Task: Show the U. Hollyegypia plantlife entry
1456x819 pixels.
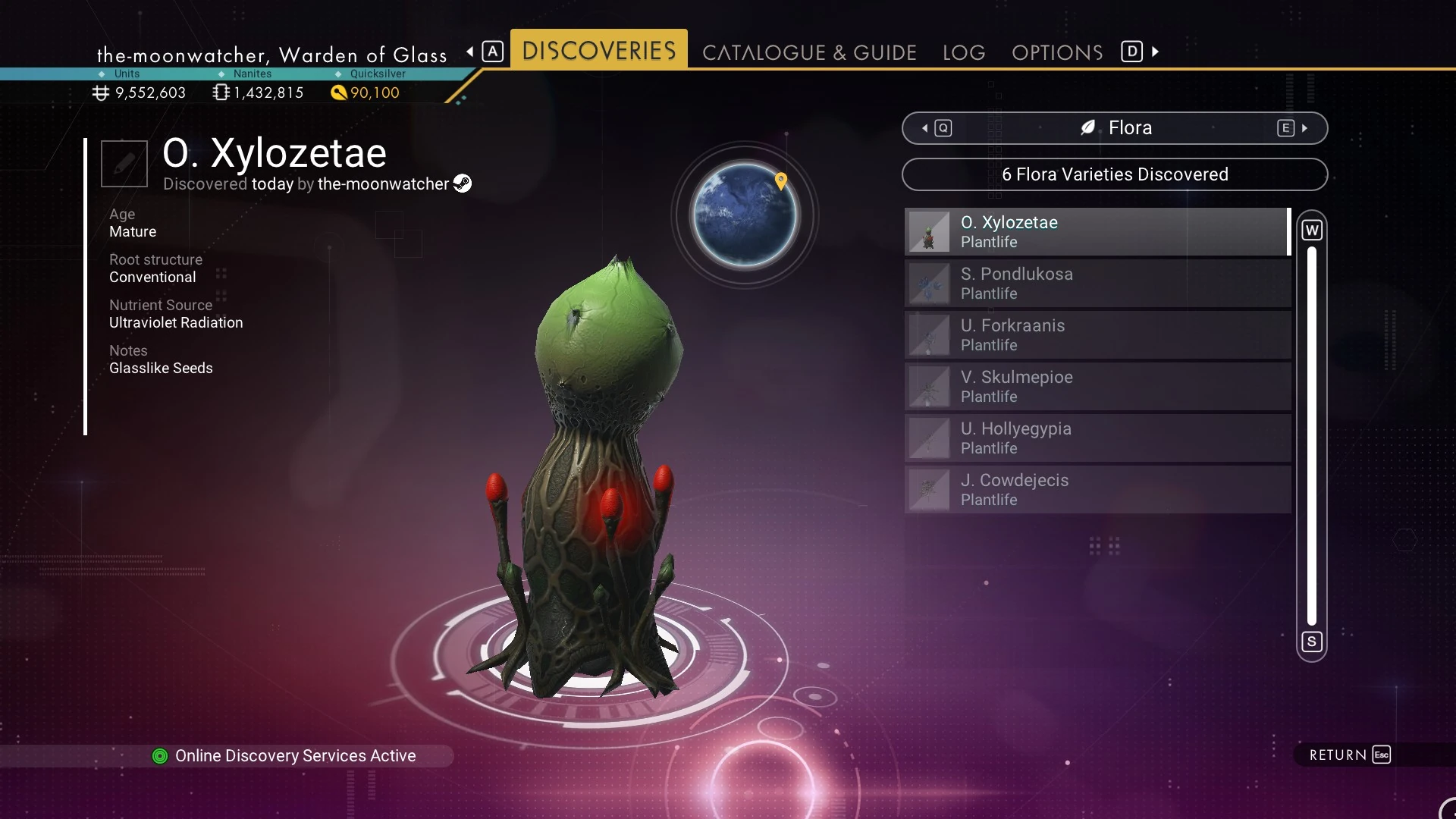Action: pyautogui.click(x=1097, y=438)
